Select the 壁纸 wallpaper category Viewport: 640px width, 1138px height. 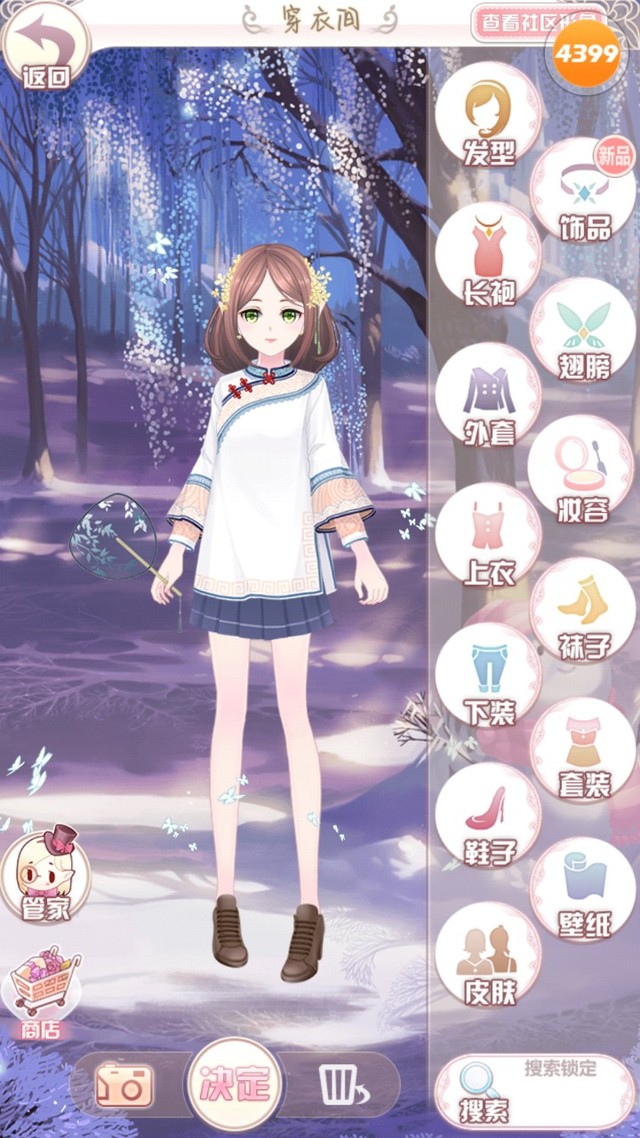tap(583, 890)
